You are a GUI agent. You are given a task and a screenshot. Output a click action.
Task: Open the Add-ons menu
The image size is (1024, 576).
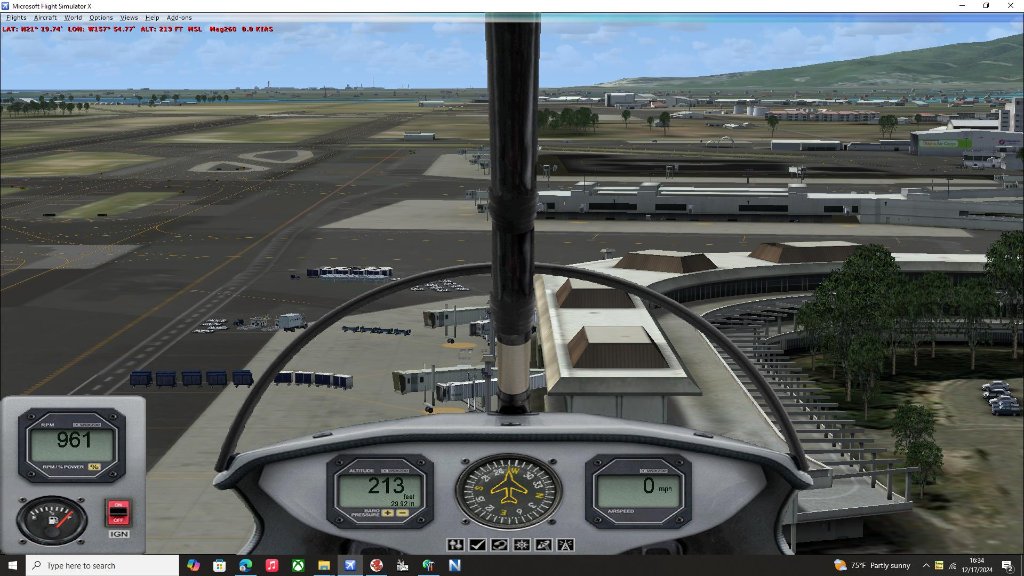179,18
